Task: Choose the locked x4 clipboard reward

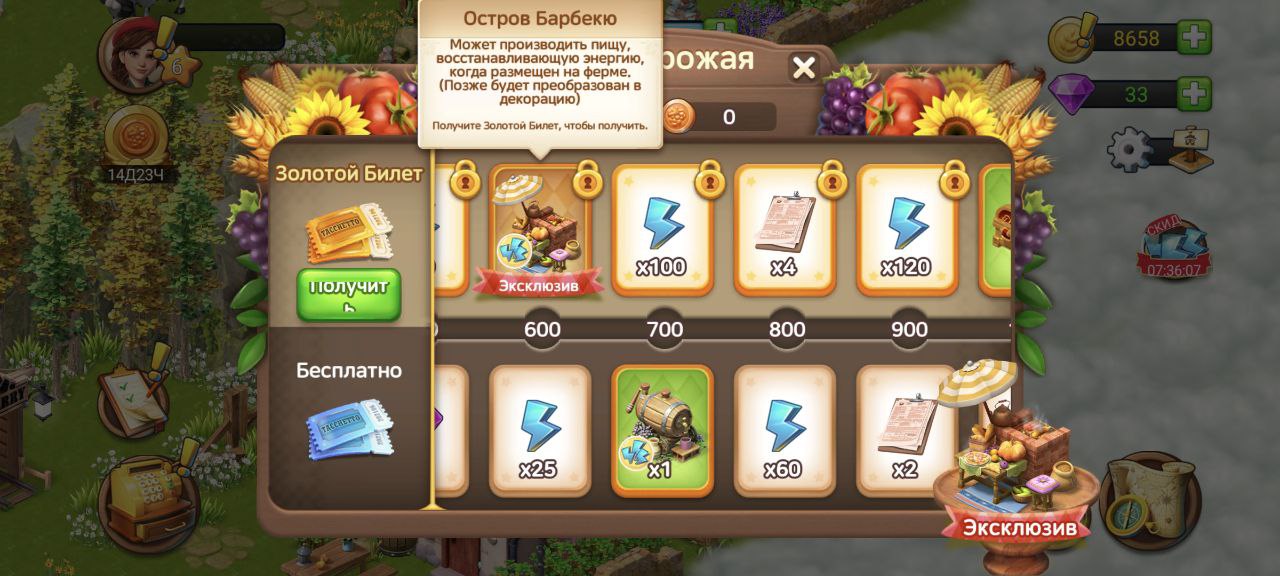Action: click(785, 231)
